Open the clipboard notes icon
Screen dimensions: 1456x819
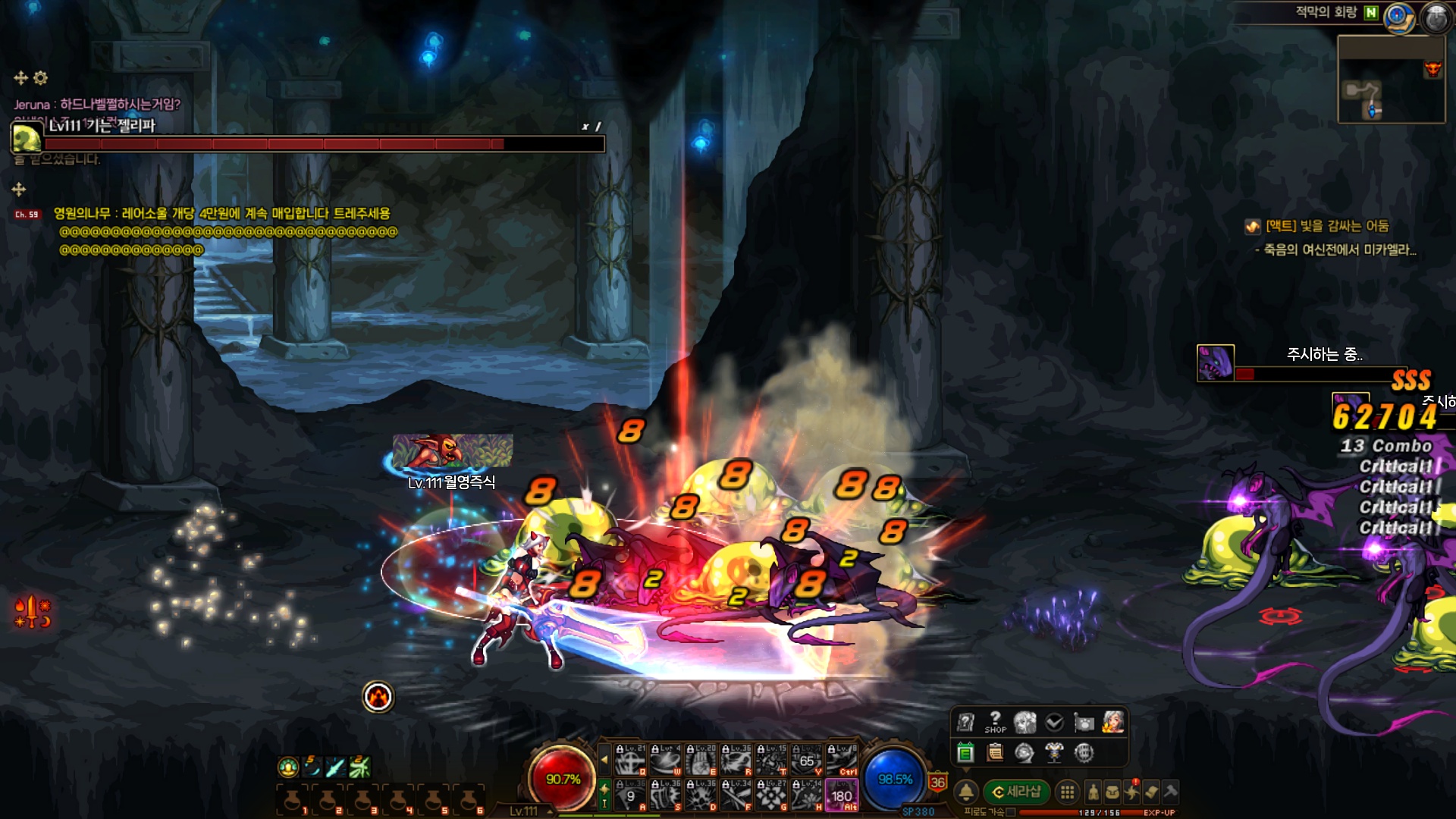point(995,752)
